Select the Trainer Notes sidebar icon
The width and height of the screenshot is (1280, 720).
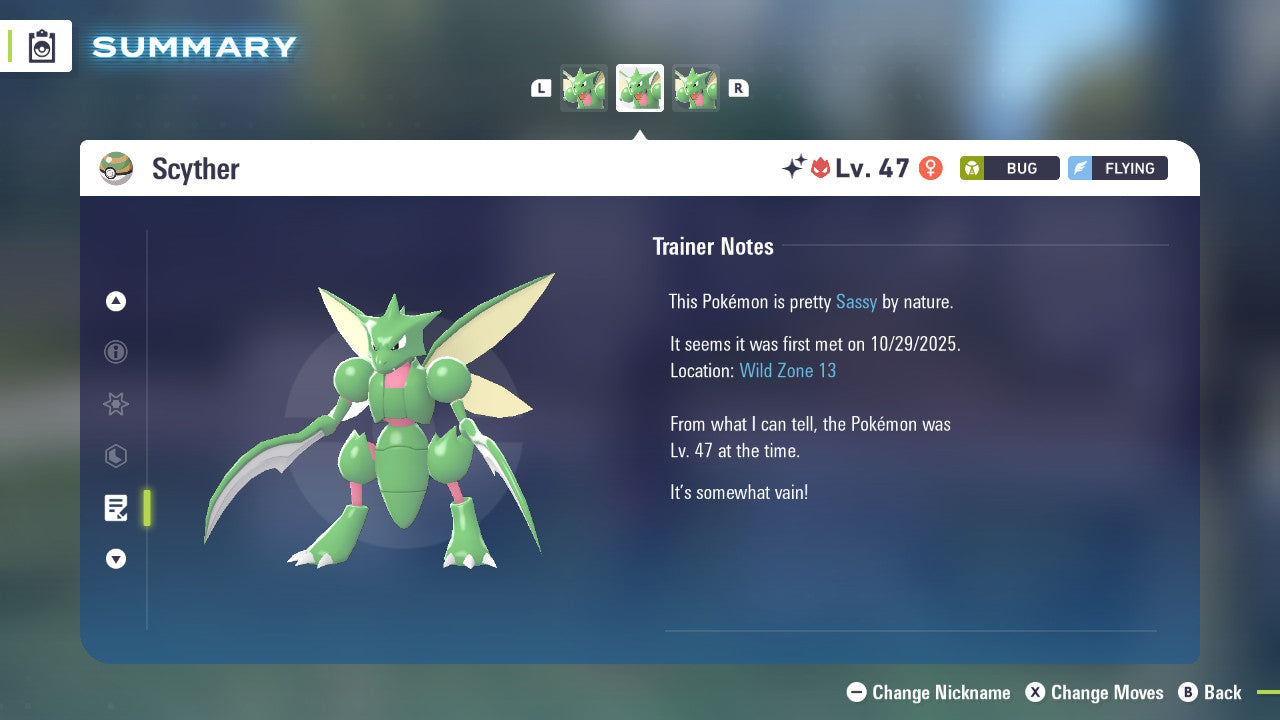116,508
